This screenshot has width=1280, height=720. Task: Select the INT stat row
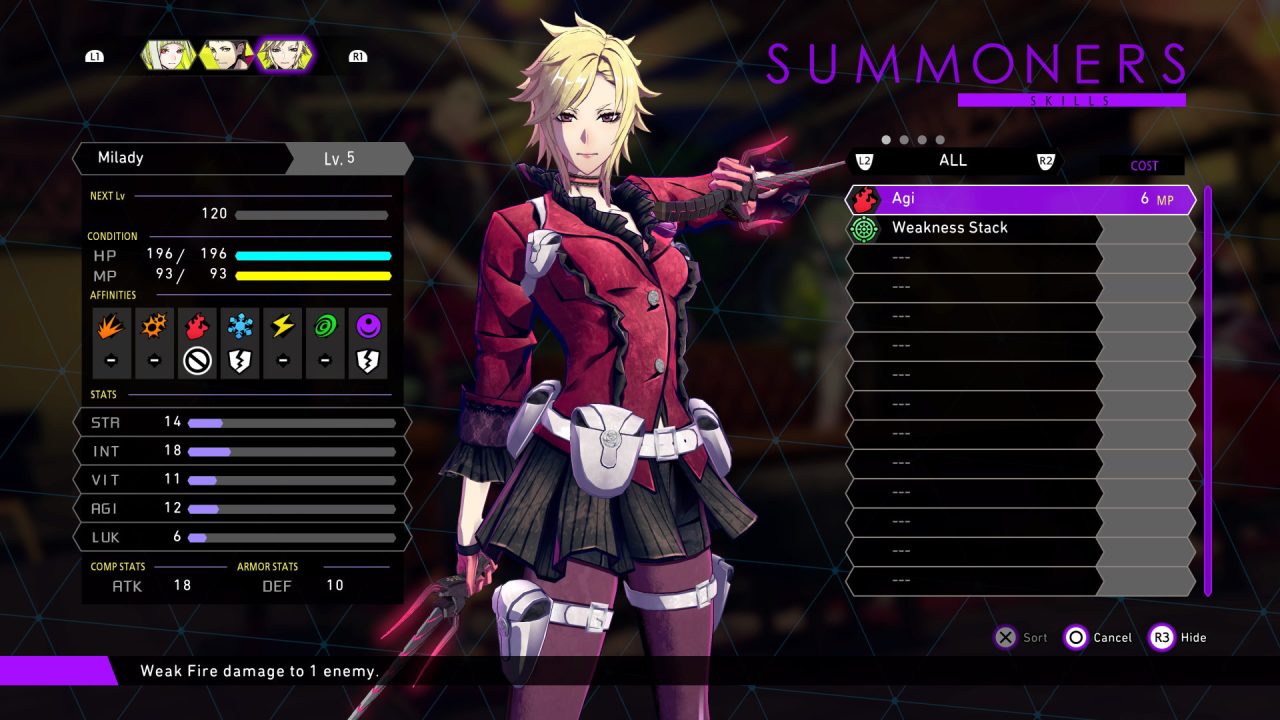(242, 451)
